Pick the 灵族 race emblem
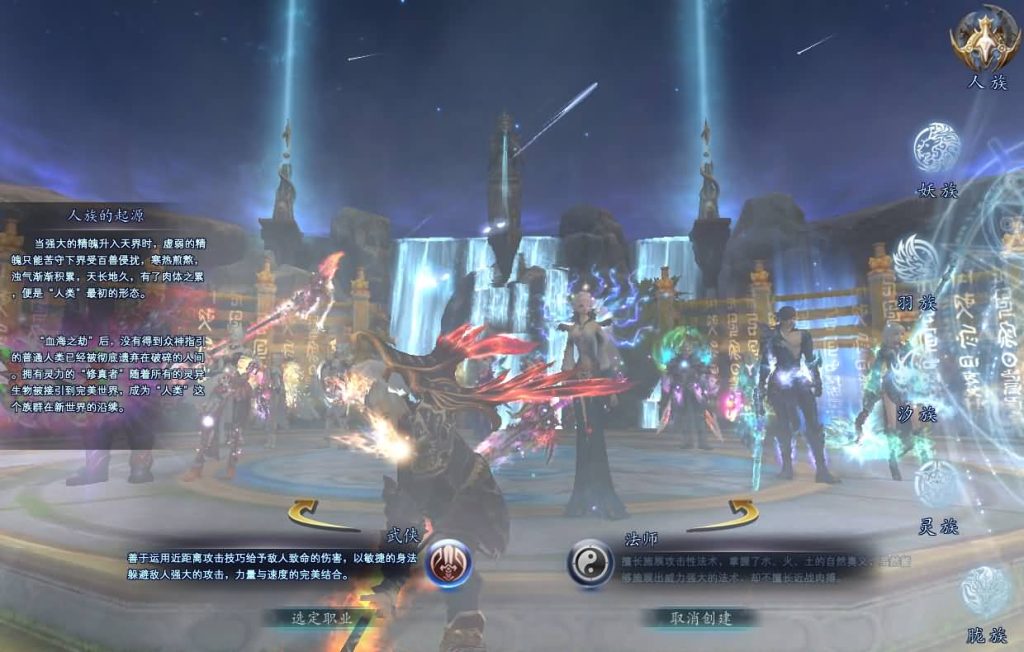Image resolution: width=1024 pixels, height=652 pixels. point(937,484)
